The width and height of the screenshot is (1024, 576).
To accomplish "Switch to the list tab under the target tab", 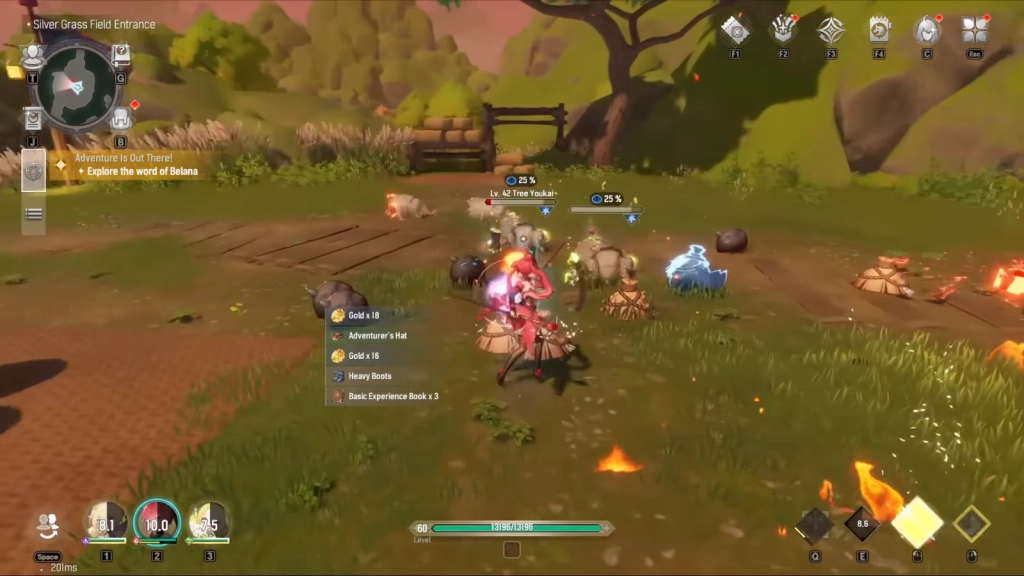I will (33, 214).
